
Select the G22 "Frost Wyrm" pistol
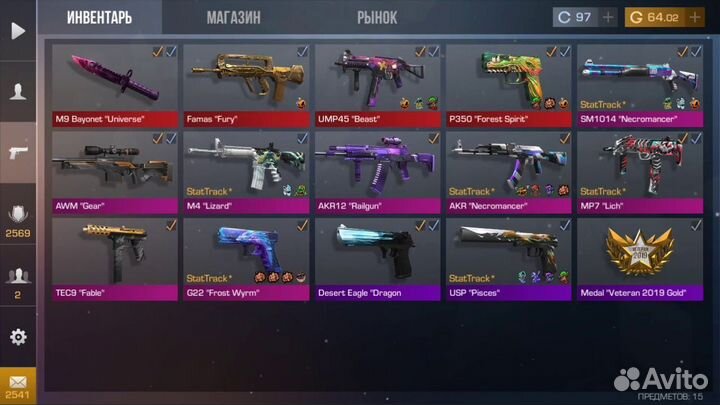point(245,258)
